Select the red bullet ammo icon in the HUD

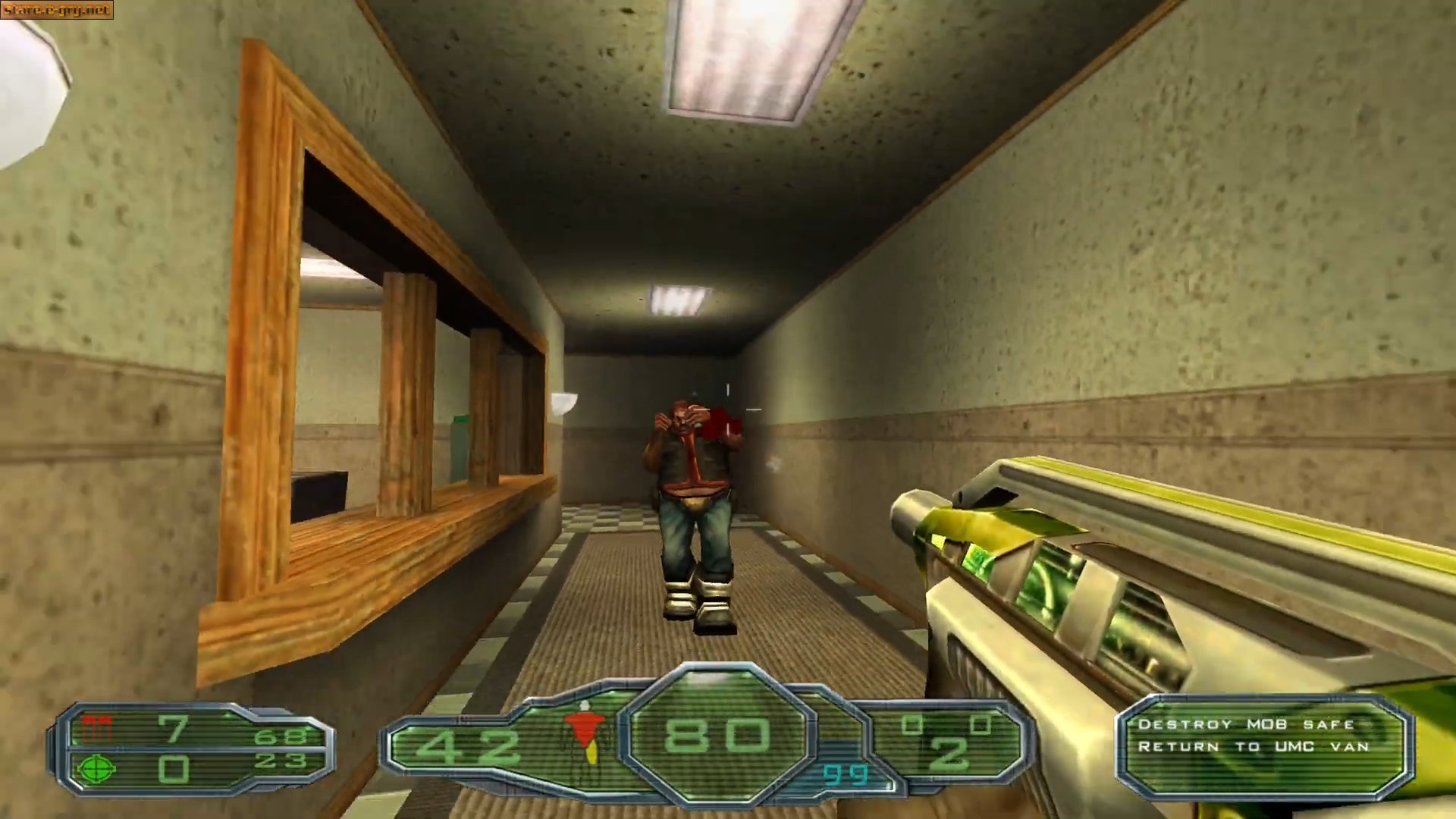click(96, 726)
